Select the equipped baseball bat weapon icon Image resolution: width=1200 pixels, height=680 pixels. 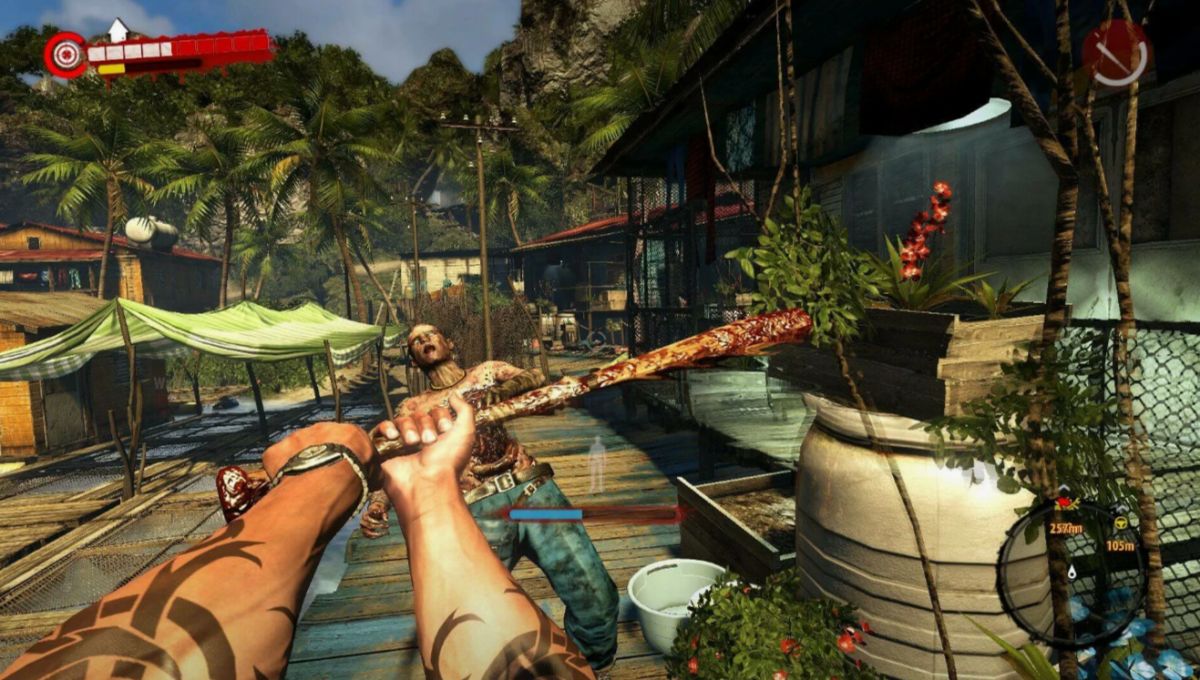pos(1116,52)
